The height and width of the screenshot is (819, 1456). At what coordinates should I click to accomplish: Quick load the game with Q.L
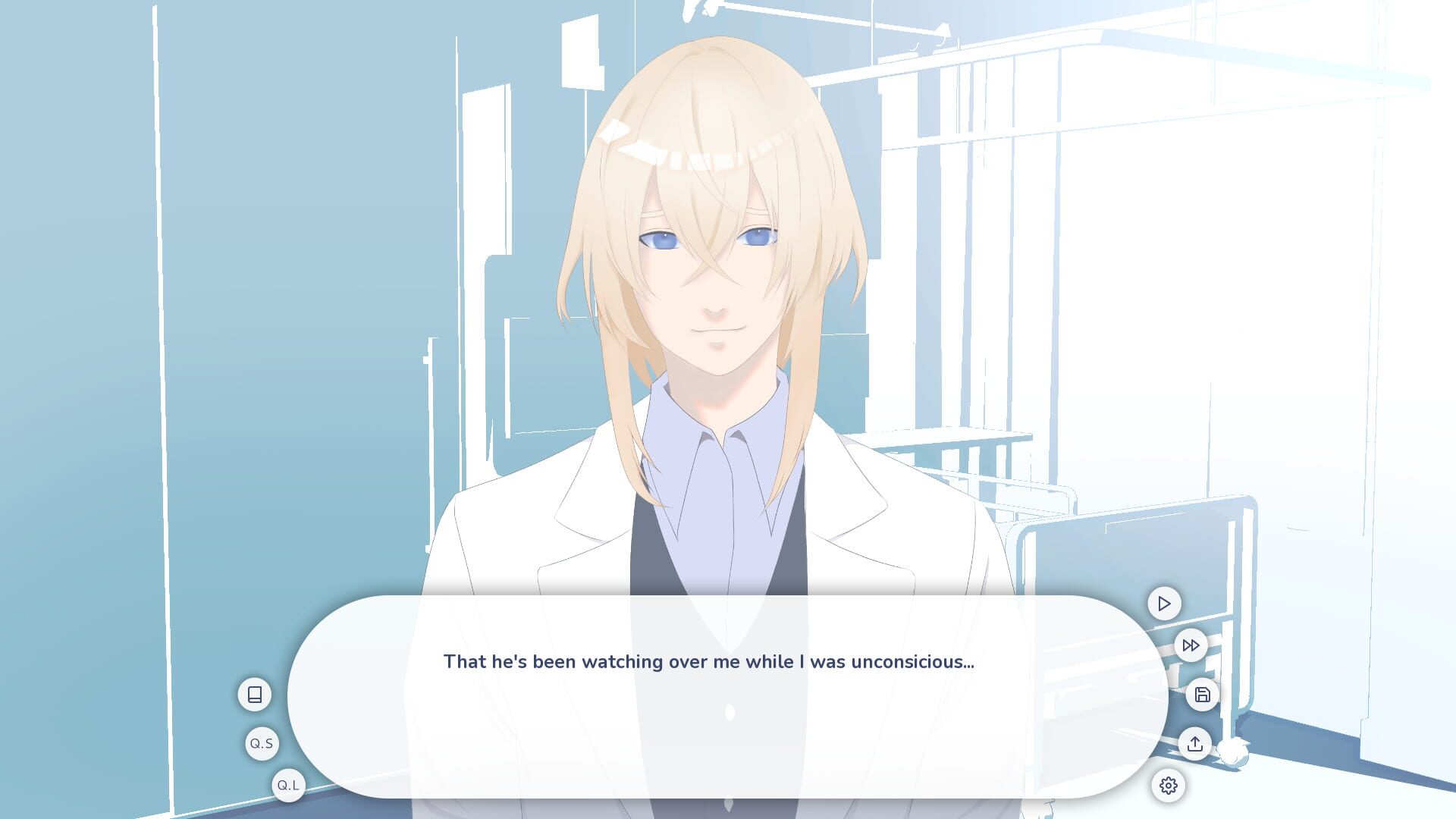(287, 786)
